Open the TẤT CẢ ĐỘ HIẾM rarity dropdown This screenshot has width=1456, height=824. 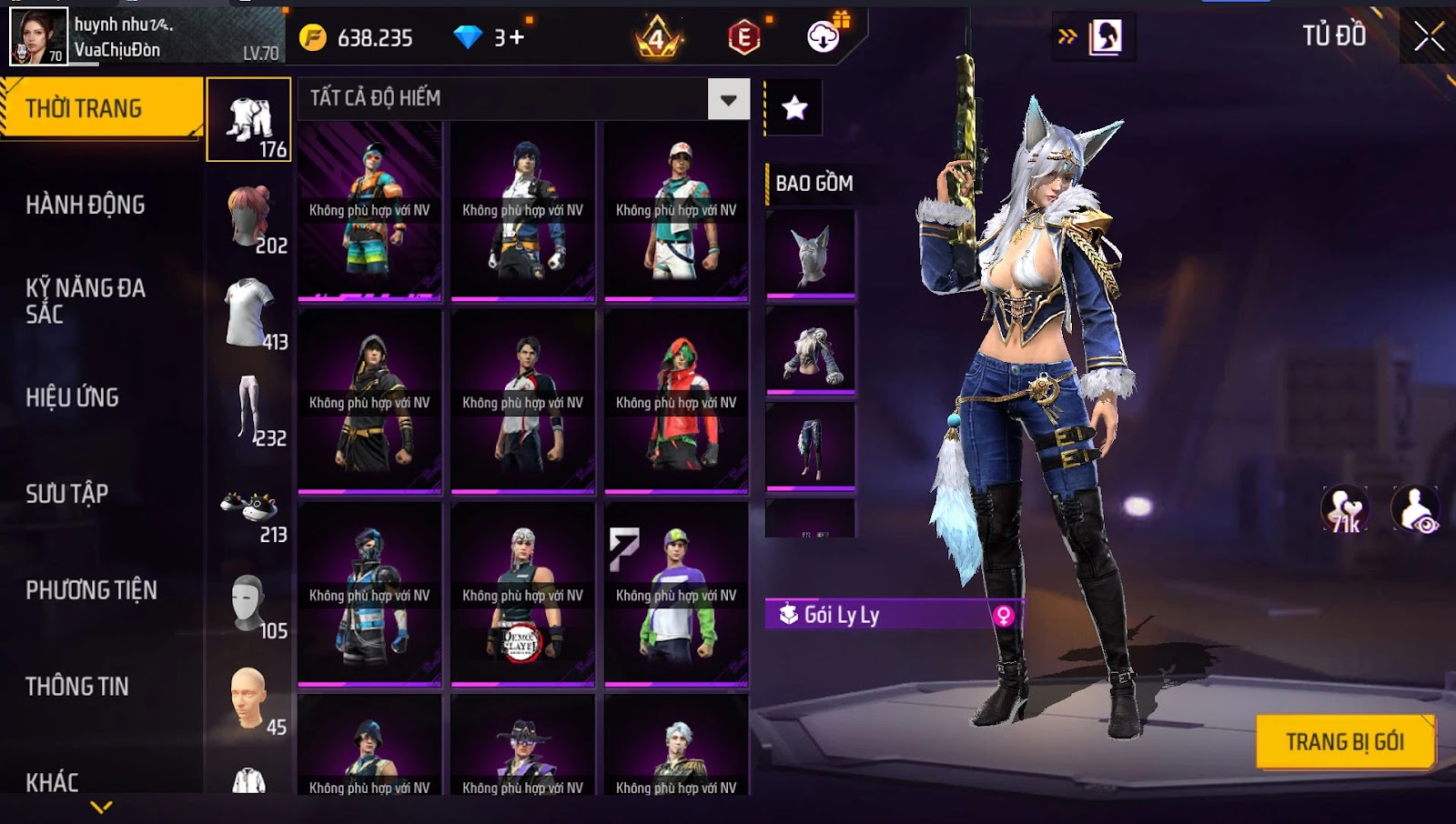[728, 99]
